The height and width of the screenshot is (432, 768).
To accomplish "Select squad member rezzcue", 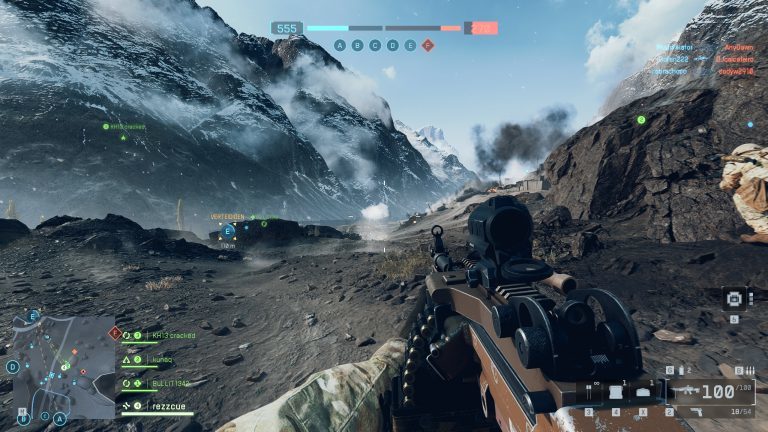I will point(167,406).
